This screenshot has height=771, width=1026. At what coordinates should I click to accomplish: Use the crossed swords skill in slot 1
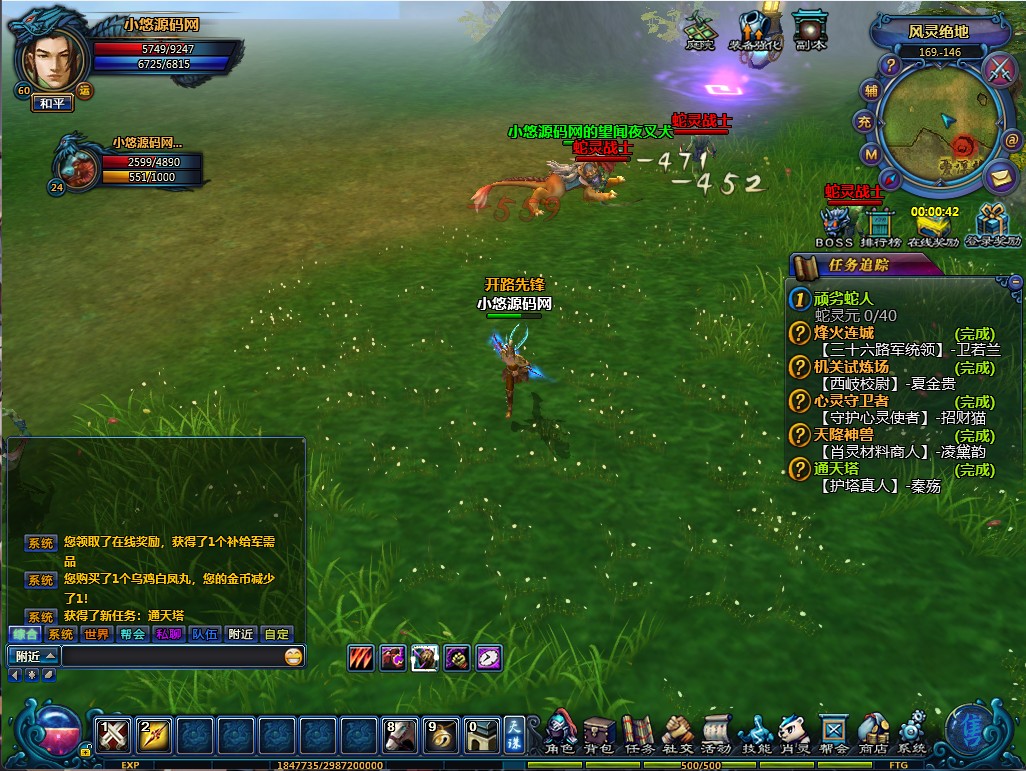[x=114, y=736]
